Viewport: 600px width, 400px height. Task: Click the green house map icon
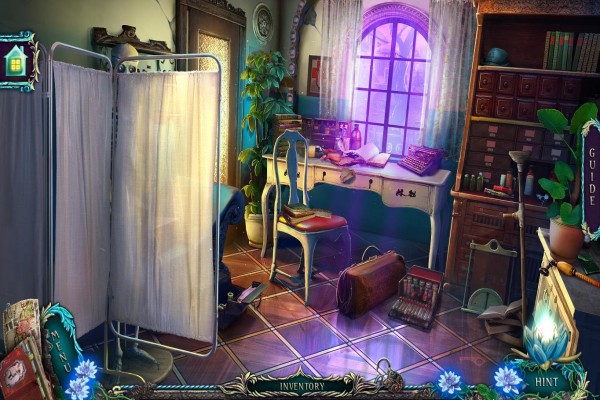coord(17,62)
